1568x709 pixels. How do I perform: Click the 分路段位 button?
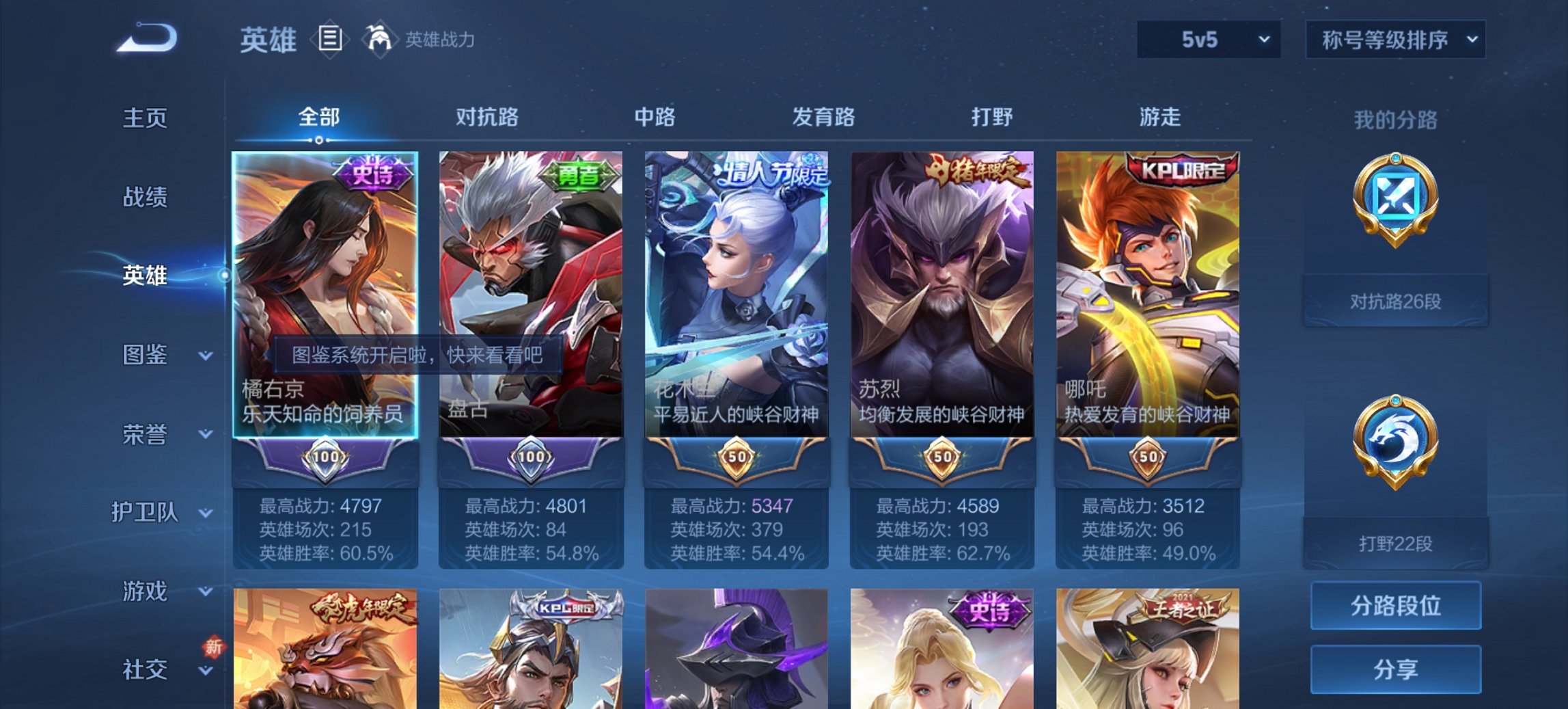coord(1395,606)
